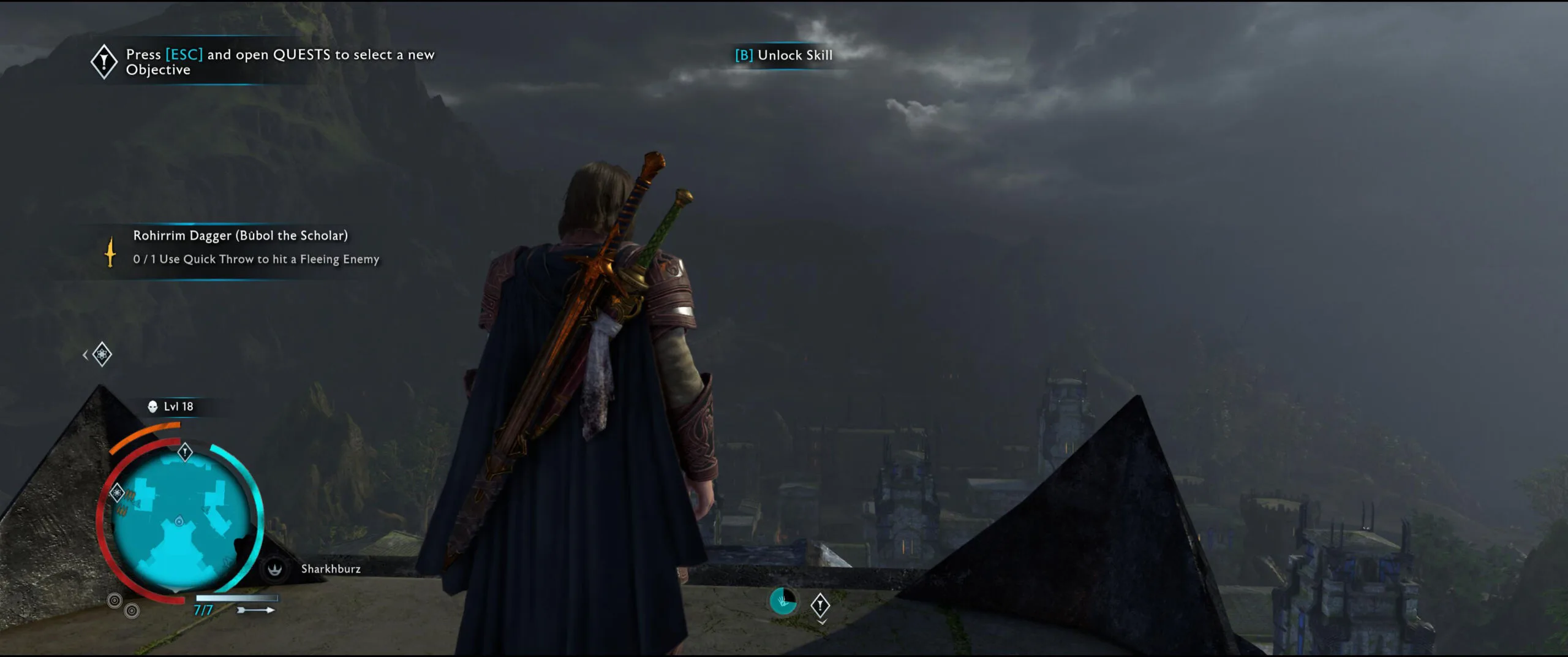Select the objective diamond beside the hand icon
This screenshot has width=1568, height=657.
[x=820, y=606]
